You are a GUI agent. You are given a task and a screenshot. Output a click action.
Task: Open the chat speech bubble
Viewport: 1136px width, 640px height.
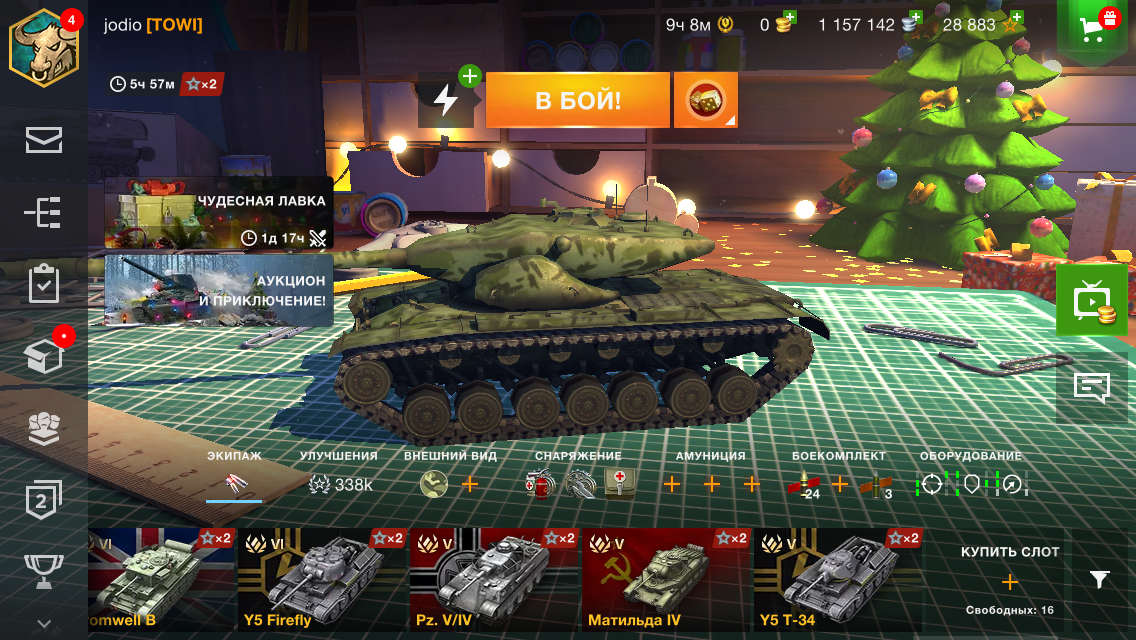1092,386
